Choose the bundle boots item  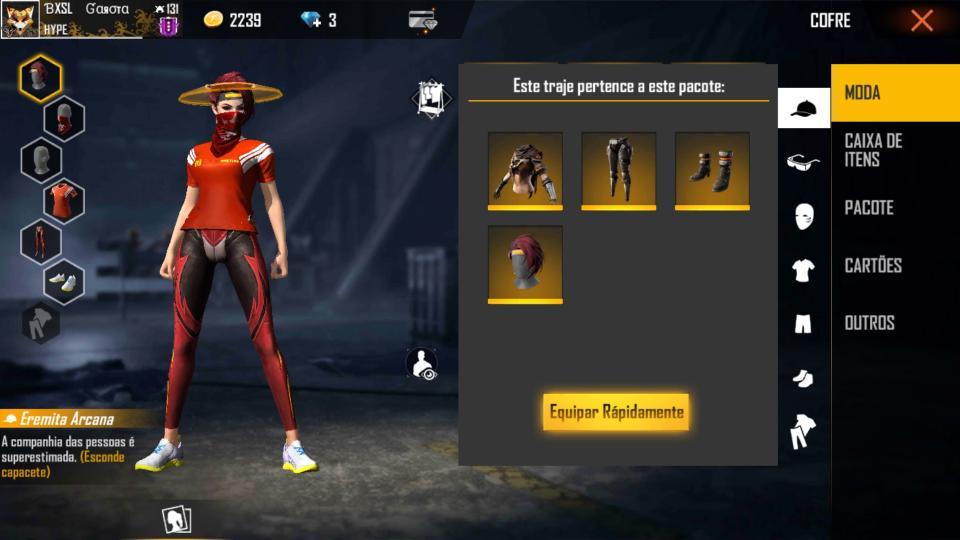[712, 170]
